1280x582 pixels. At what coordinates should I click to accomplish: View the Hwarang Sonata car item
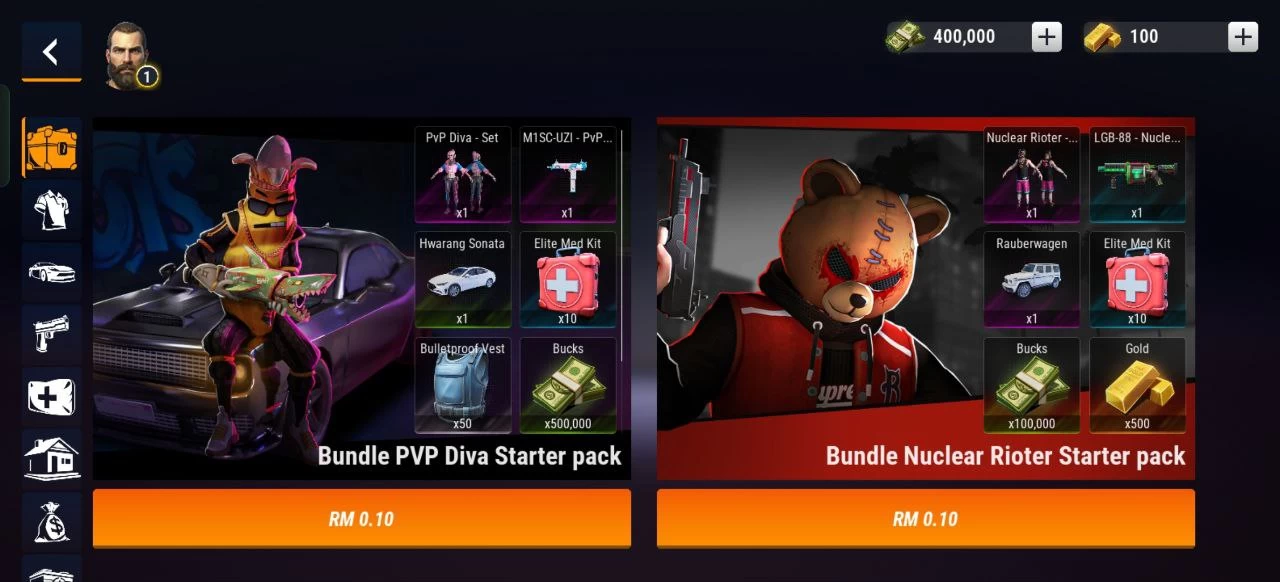tap(462, 280)
